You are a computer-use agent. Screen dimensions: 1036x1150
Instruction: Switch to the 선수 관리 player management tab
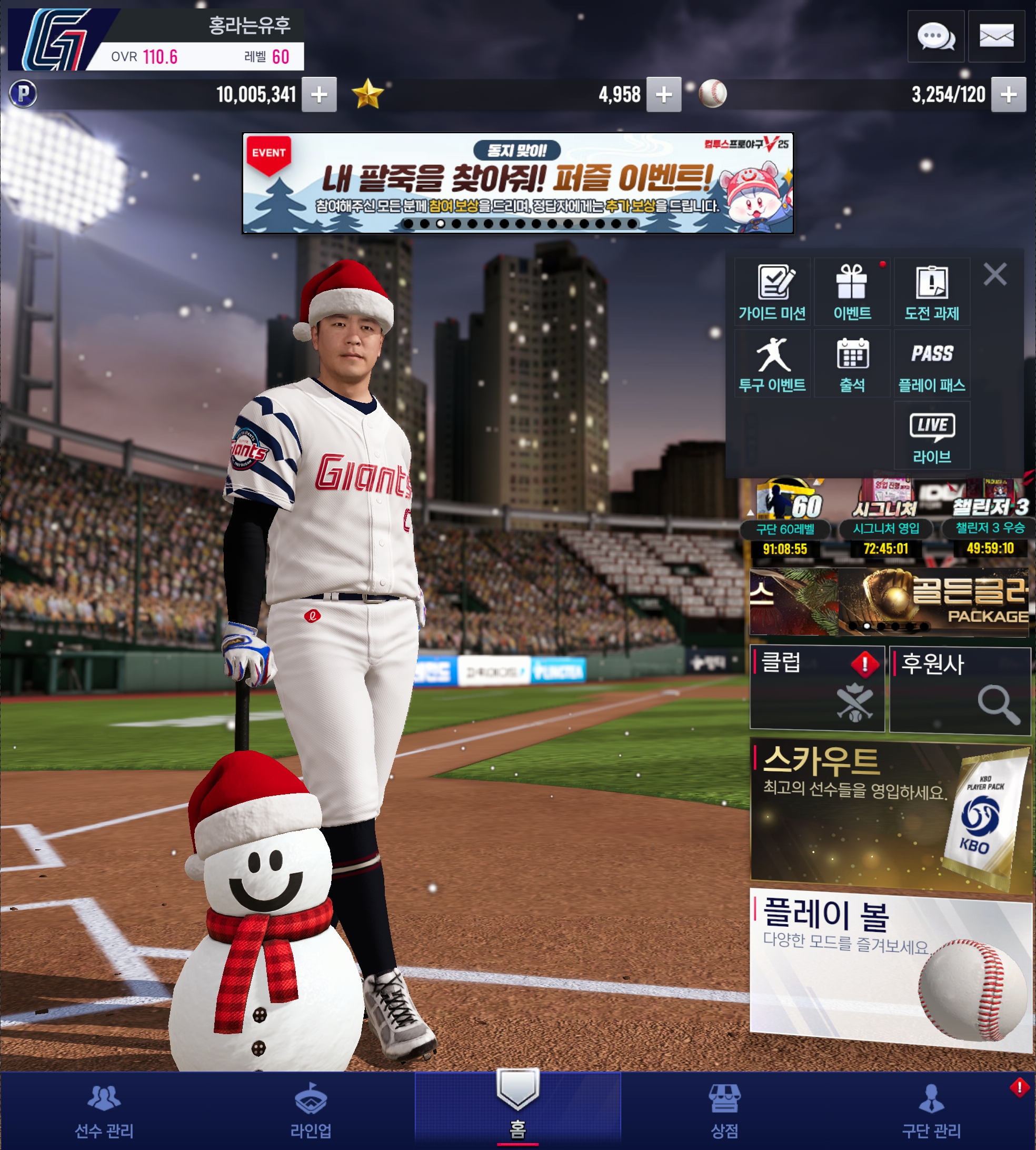(x=104, y=1111)
